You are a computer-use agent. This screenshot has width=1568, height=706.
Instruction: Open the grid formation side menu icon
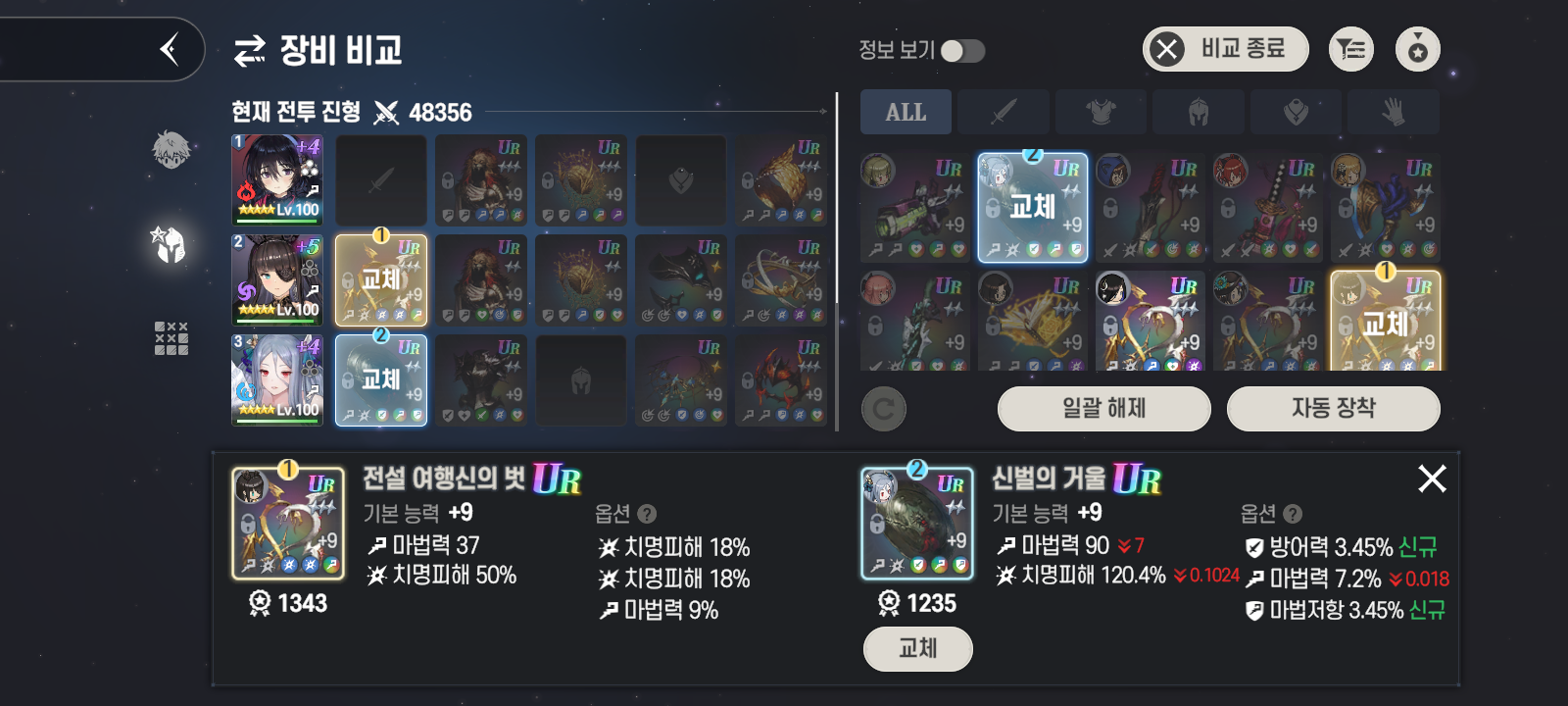tap(171, 338)
